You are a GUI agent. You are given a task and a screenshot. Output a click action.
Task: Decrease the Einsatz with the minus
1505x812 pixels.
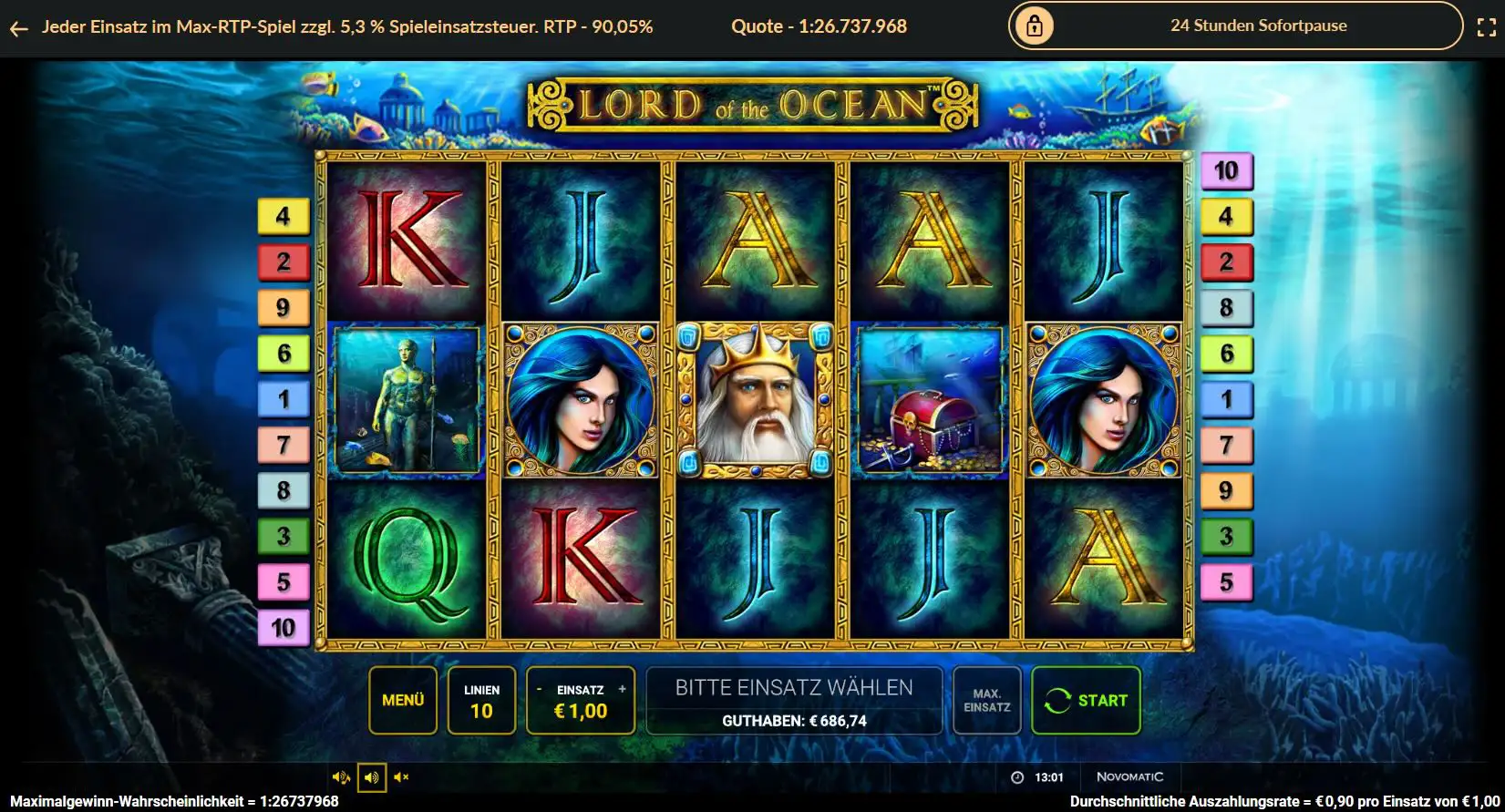tap(539, 690)
